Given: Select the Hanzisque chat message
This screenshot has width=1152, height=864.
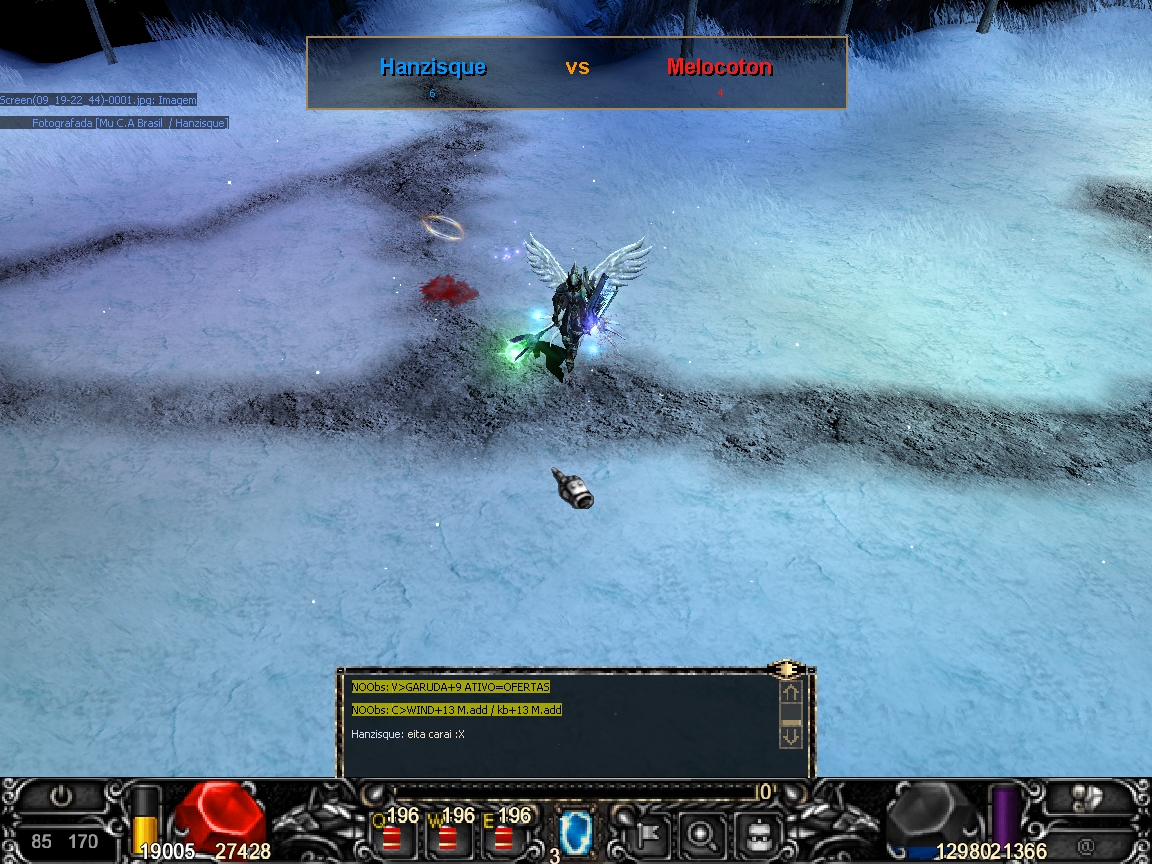Looking at the screenshot, I should coord(408,734).
